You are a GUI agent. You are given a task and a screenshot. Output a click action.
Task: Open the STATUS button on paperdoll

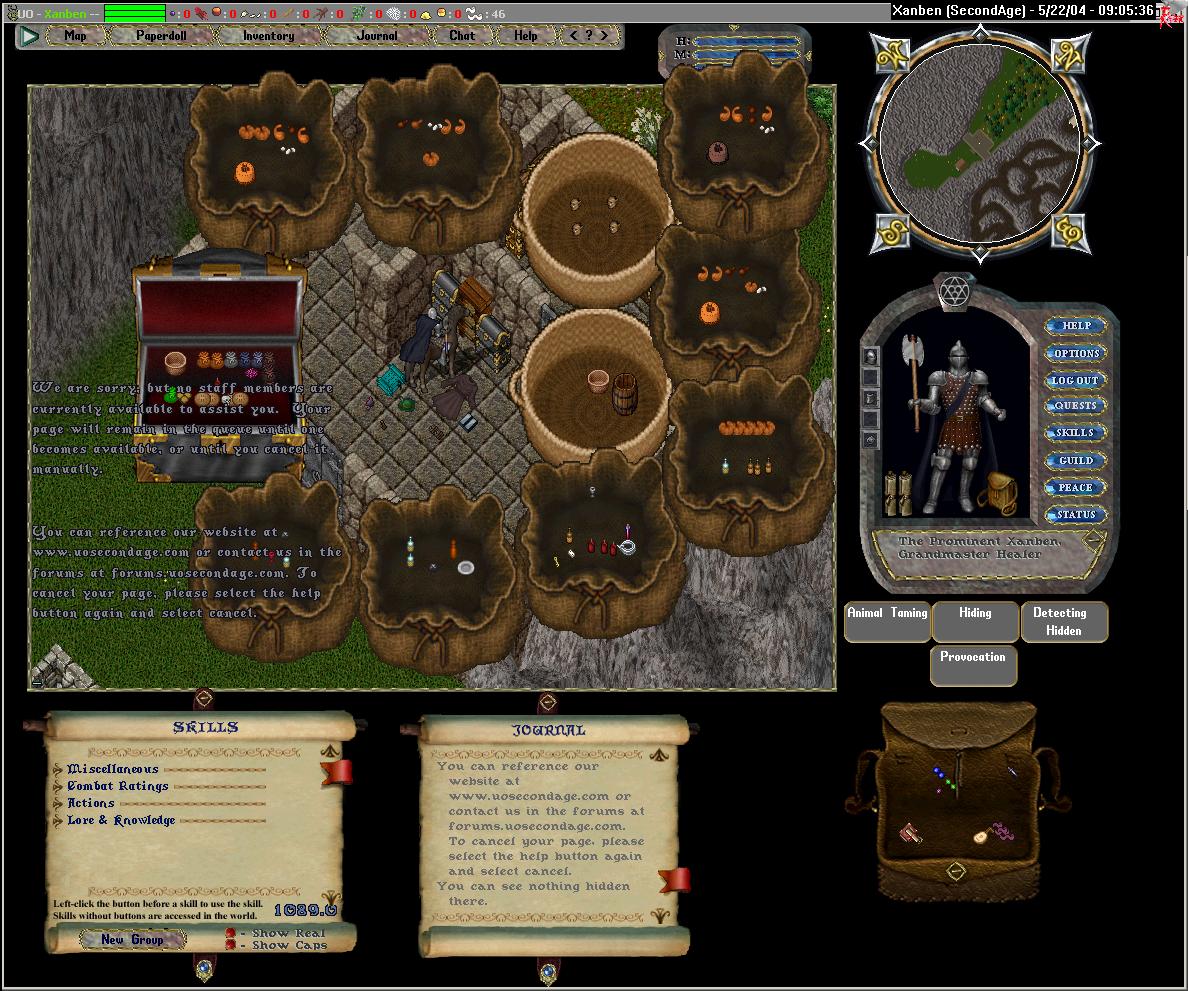tap(1076, 514)
